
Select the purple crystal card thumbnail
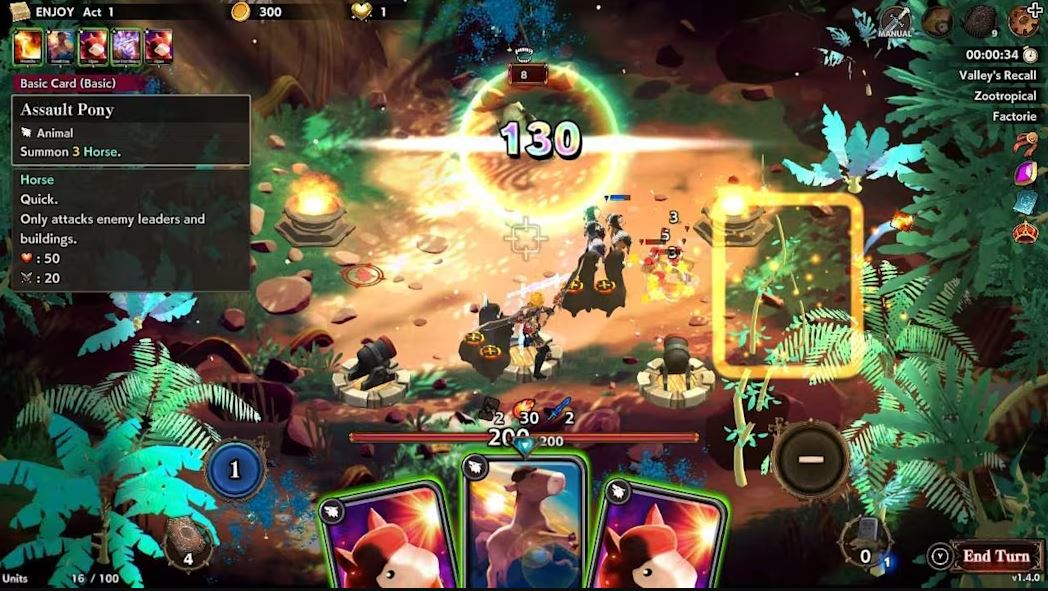click(x=125, y=46)
